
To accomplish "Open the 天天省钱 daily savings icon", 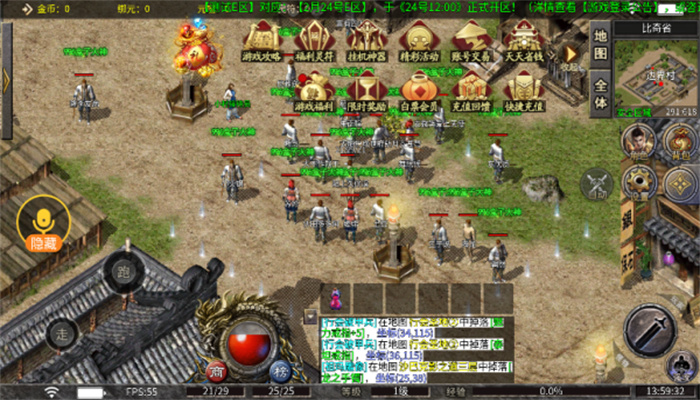I will coord(522,39).
